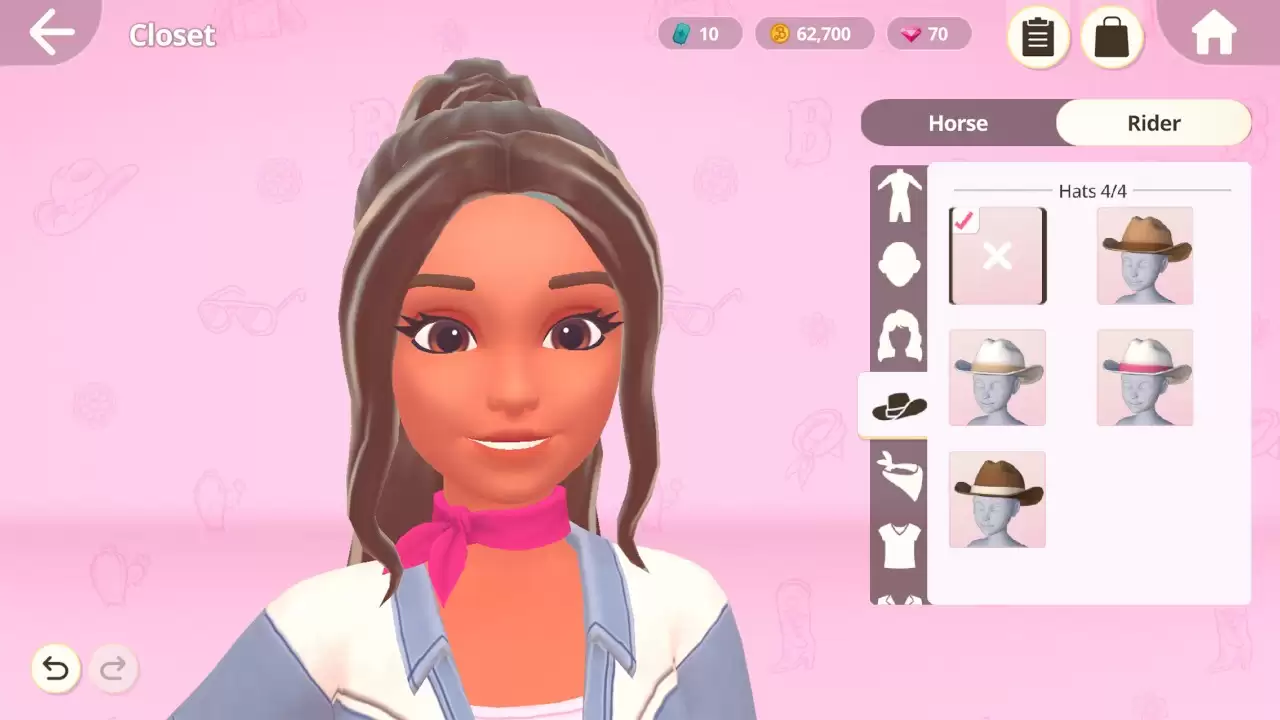Image resolution: width=1280 pixels, height=720 pixels.
Task: Open the clipboard tasks icon
Action: click(x=1038, y=38)
